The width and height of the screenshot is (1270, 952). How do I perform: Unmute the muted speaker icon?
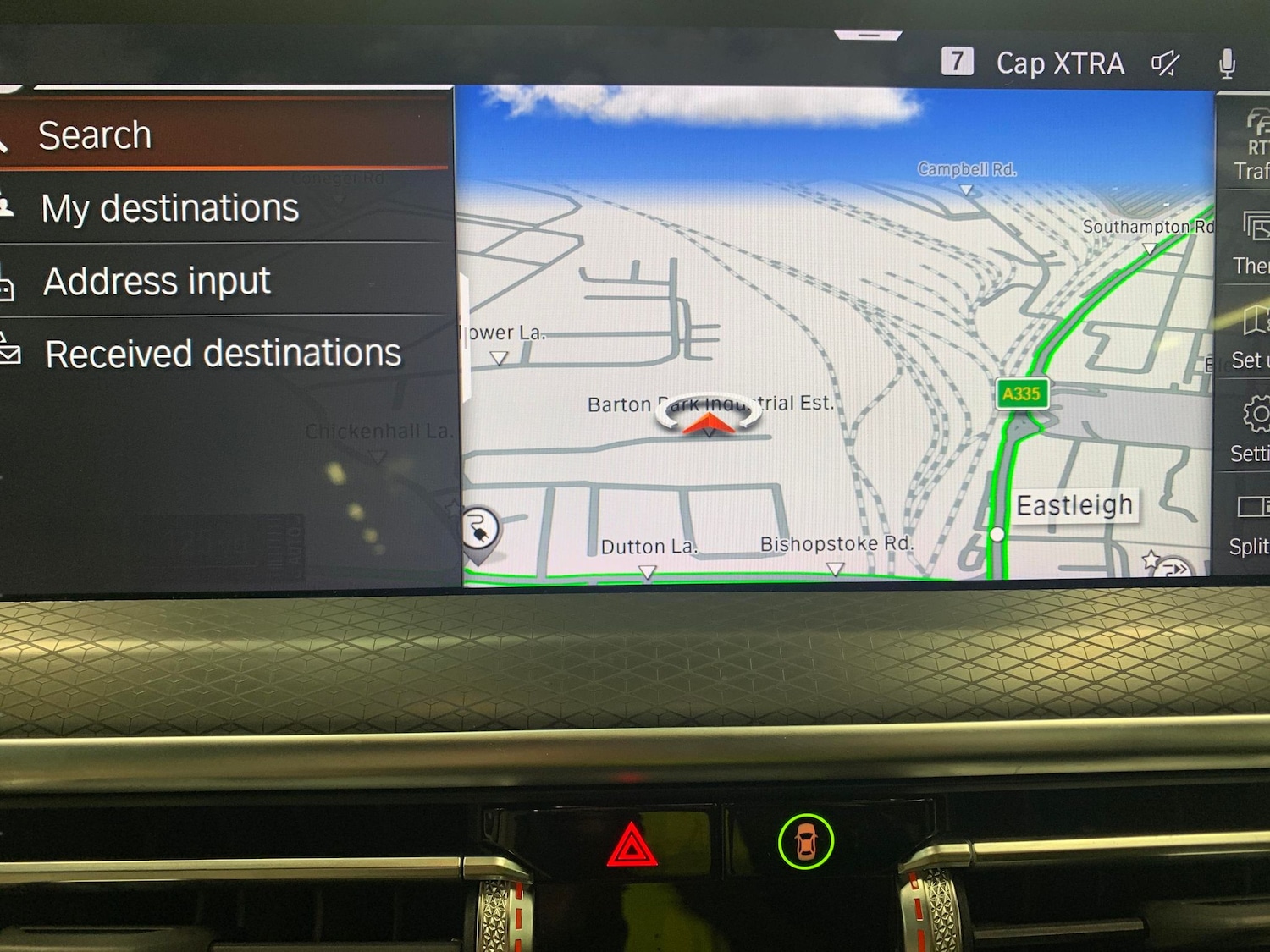point(1166,63)
